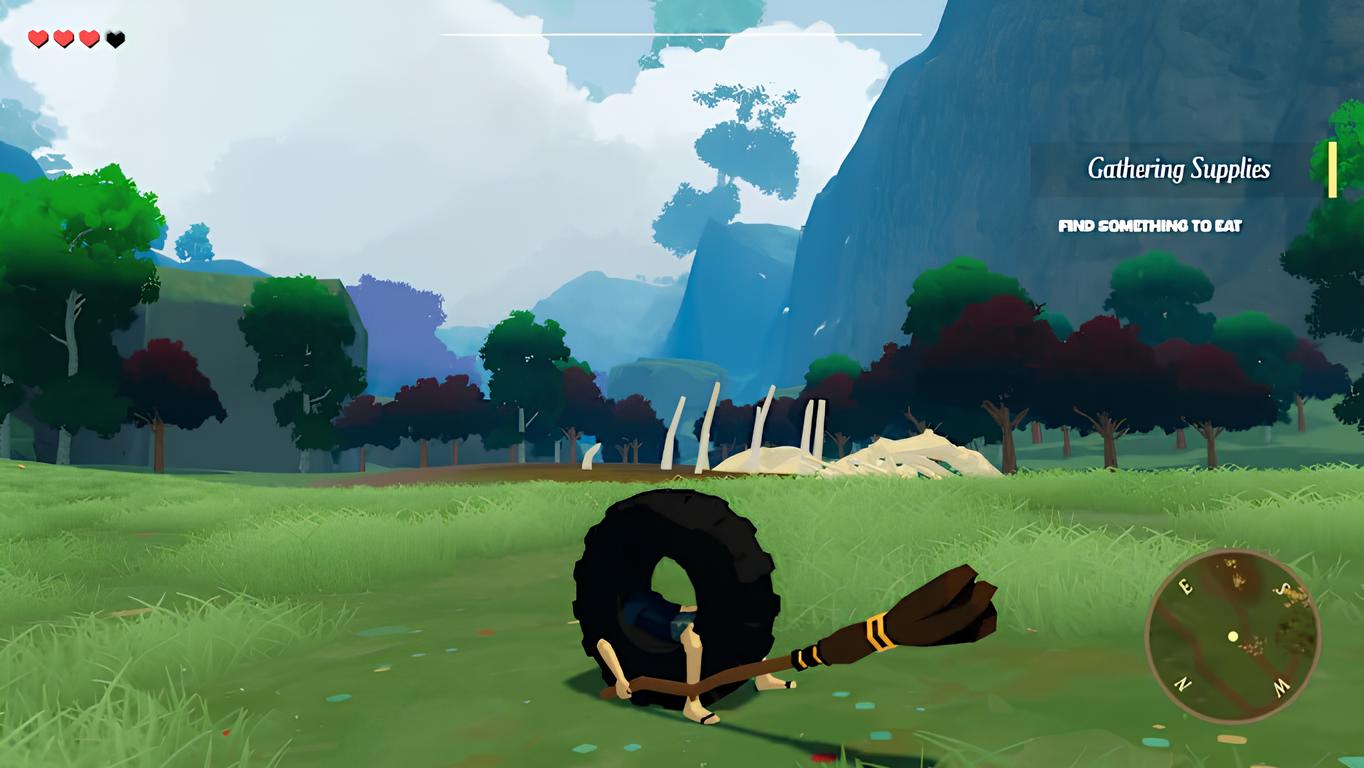Open the Gathering Supplies quest tracker
This screenshot has width=1364, height=768.
click(x=1178, y=169)
